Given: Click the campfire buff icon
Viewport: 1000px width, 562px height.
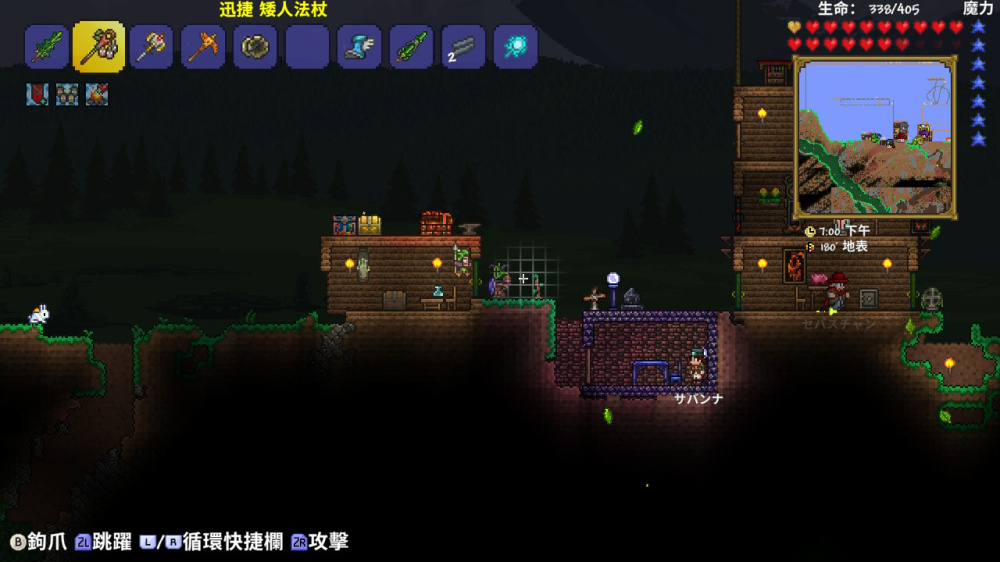Looking at the screenshot, I should (x=97, y=94).
